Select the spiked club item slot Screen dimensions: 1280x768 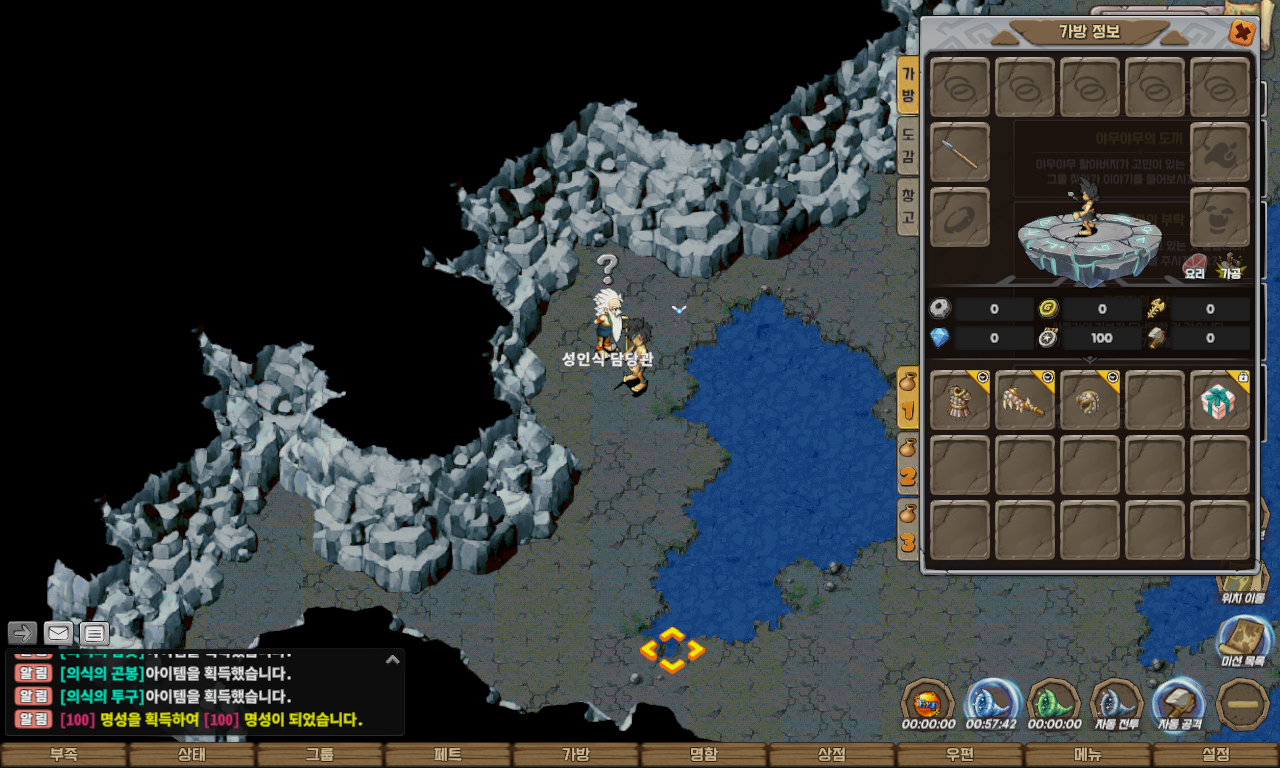pyautogui.click(x=1025, y=400)
